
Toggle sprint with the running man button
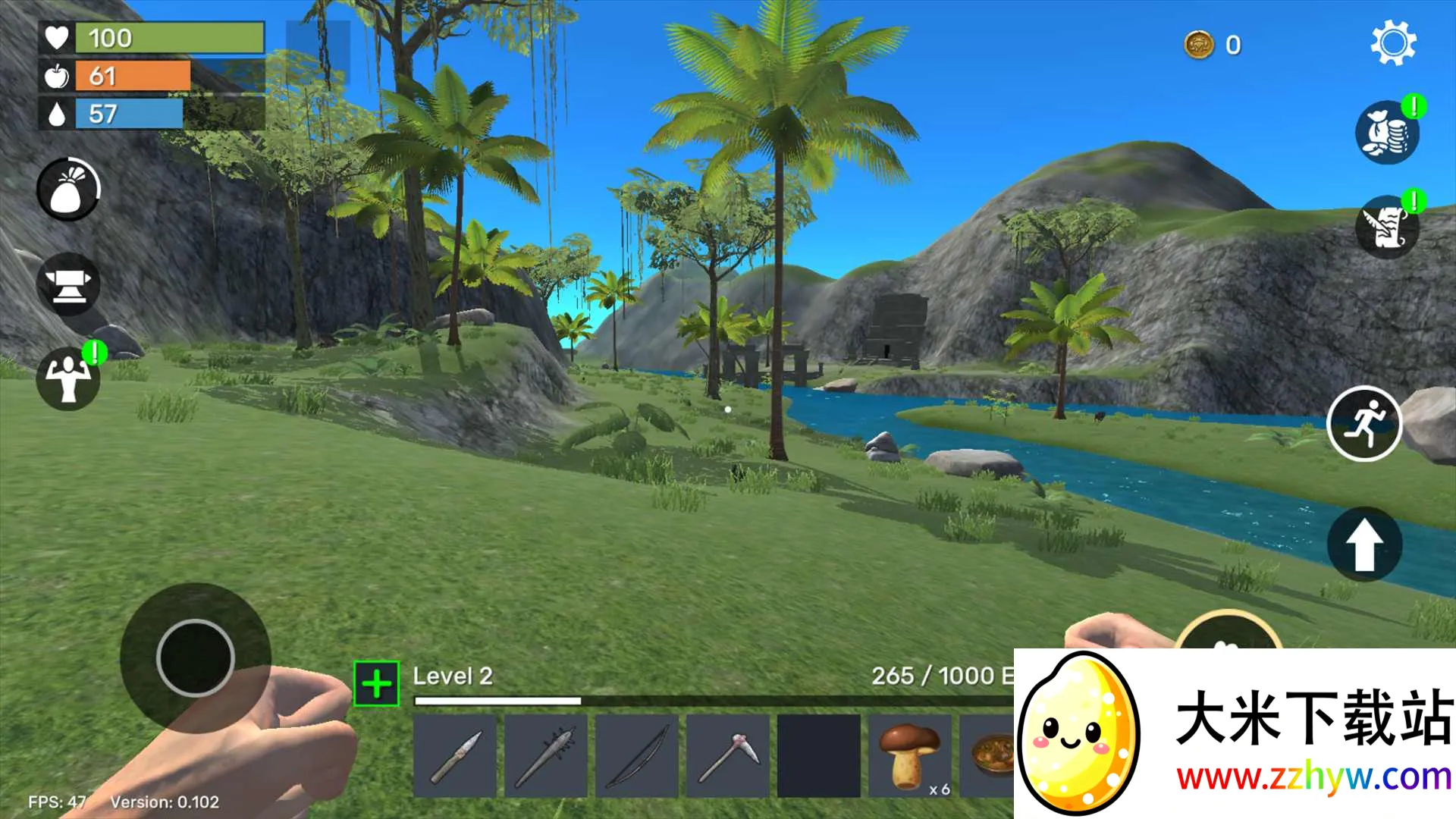[1364, 425]
